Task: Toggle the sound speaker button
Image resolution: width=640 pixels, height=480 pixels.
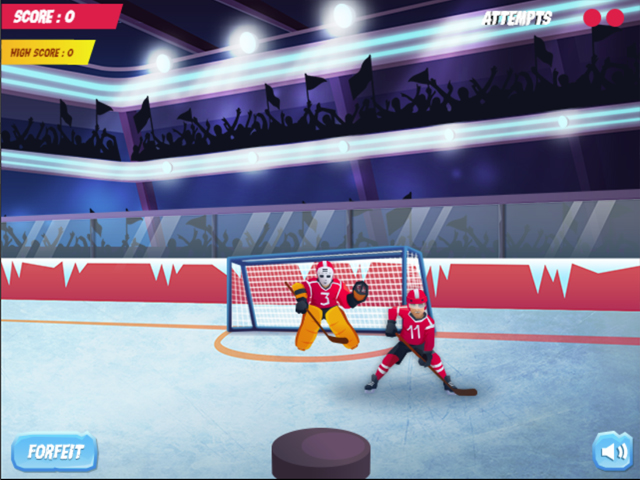Action: (x=612, y=451)
